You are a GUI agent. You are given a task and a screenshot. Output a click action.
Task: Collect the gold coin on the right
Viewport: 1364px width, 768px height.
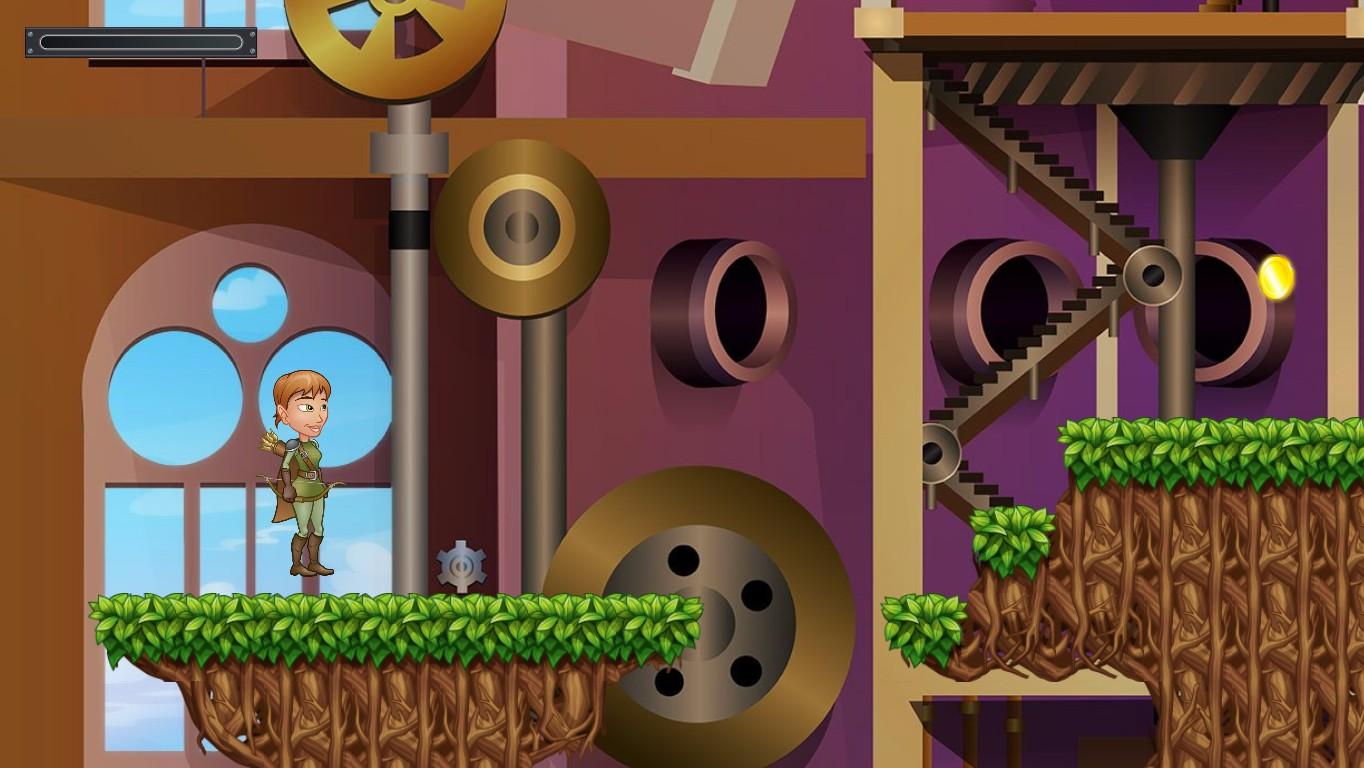[1276, 278]
